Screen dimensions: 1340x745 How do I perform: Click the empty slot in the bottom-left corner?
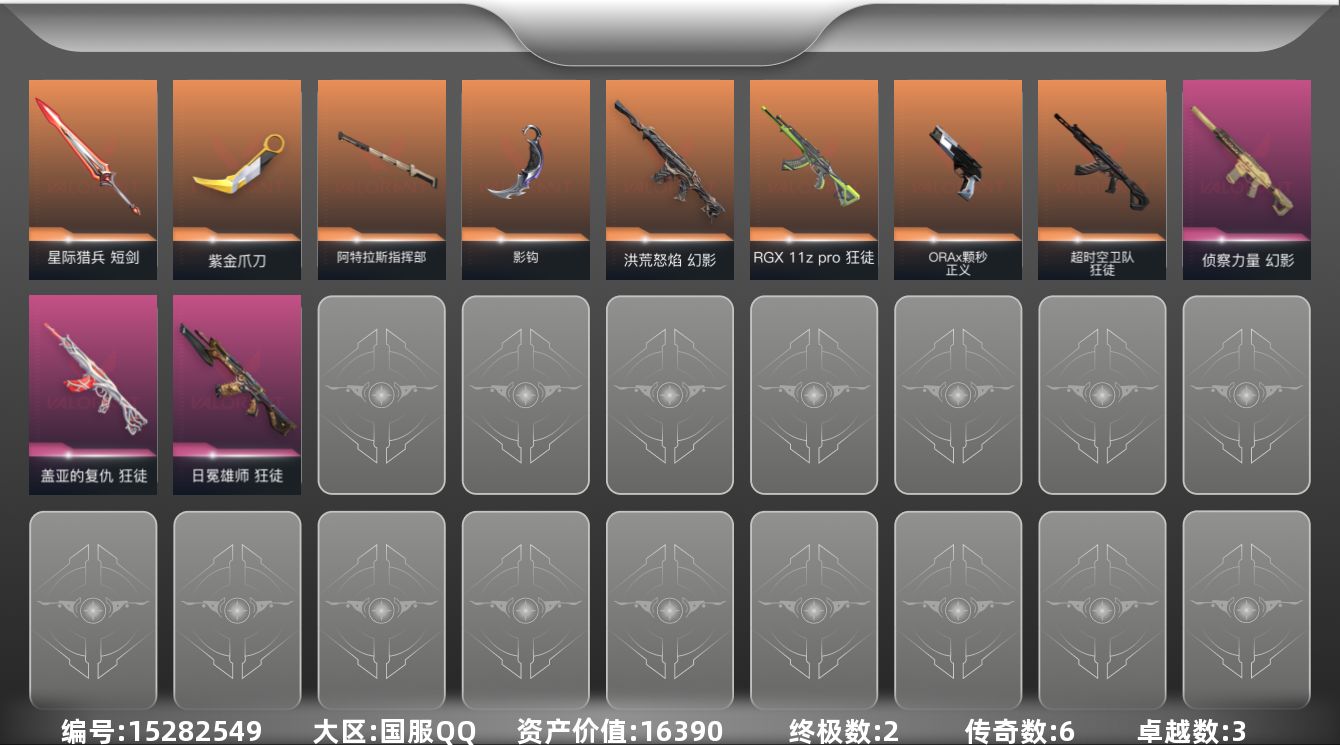[93, 610]
